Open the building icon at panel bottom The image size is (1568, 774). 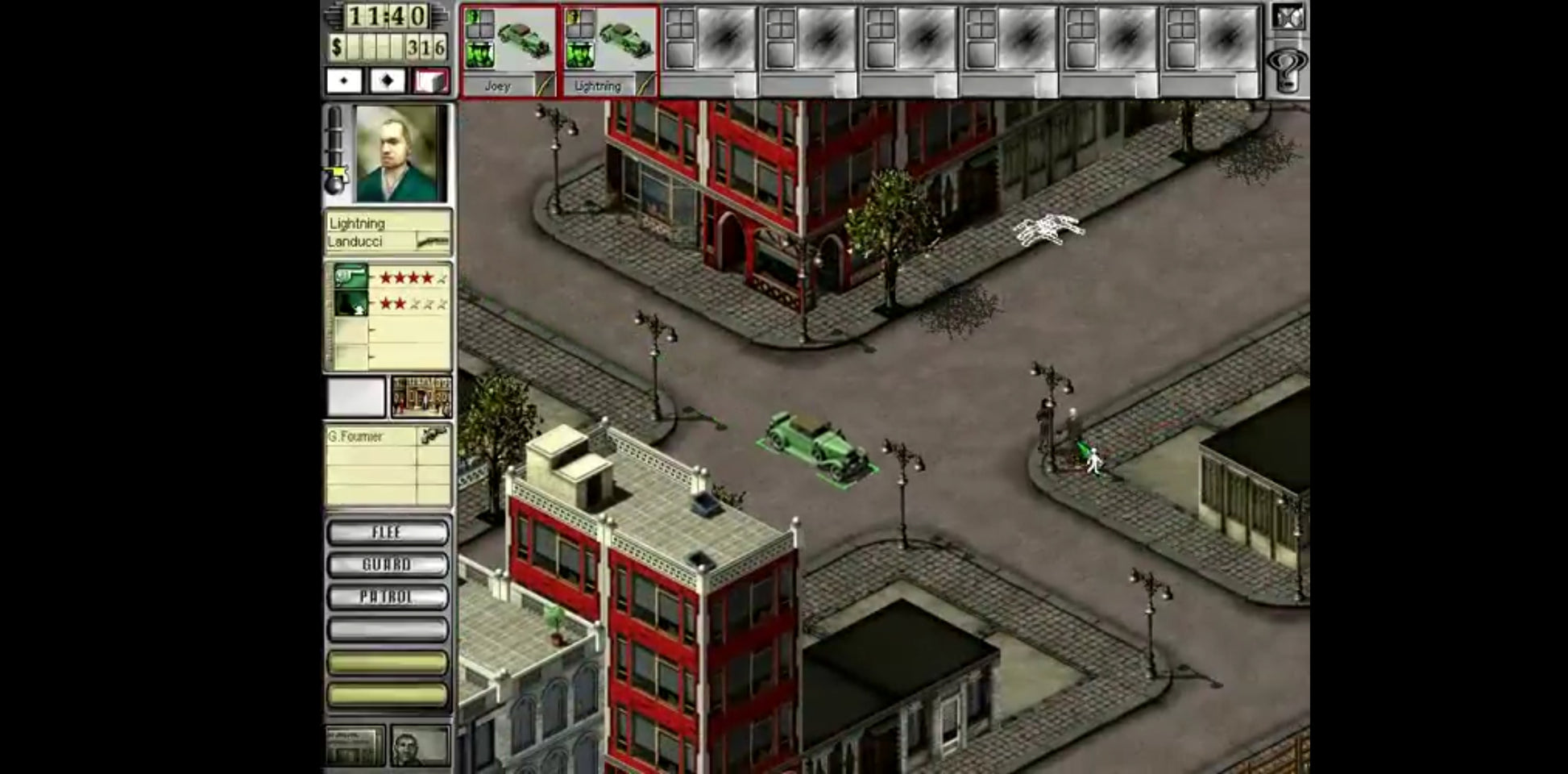click(x=355, y=747)
